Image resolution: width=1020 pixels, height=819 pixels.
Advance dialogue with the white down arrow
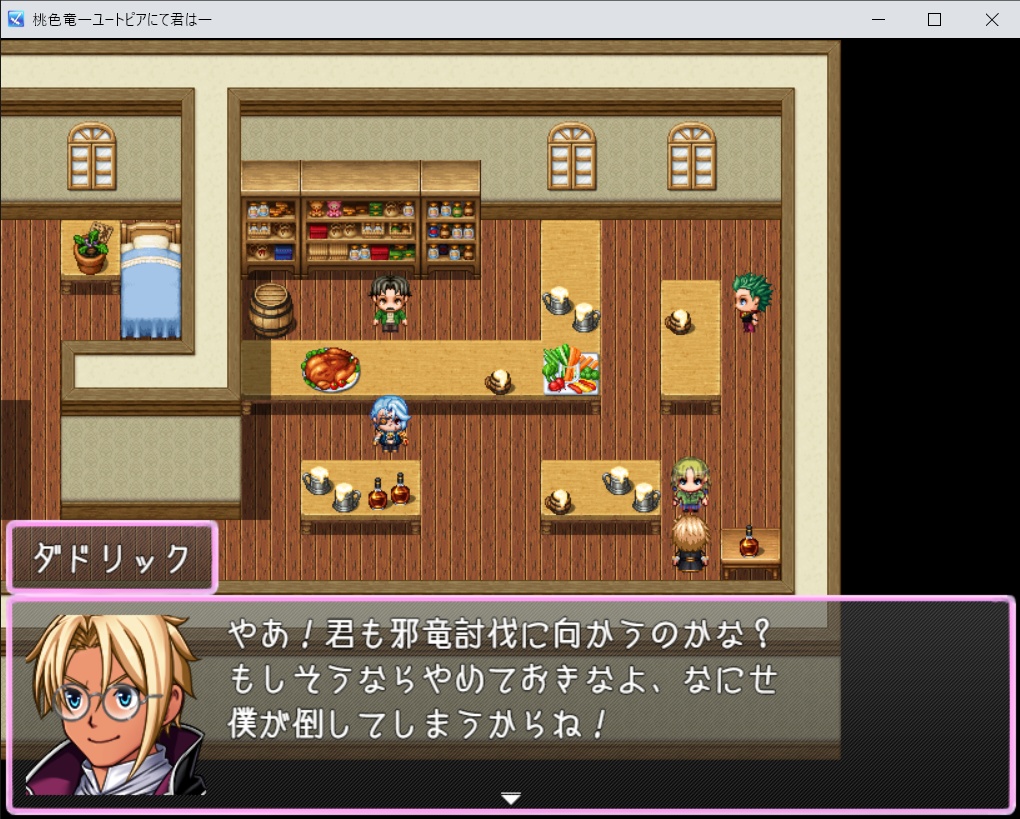511,798
